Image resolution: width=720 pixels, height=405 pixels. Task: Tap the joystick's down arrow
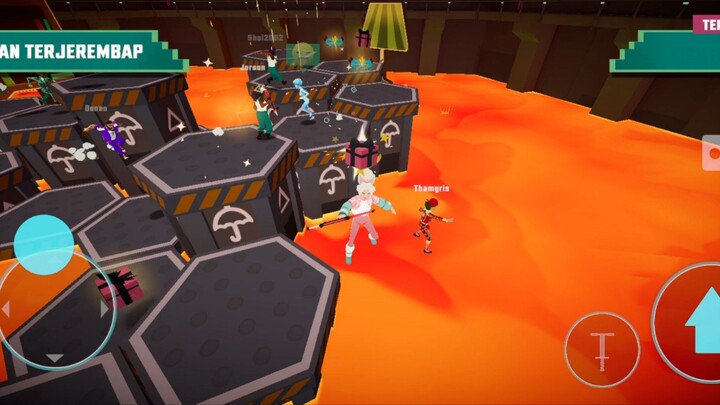[x=54, y=357]
